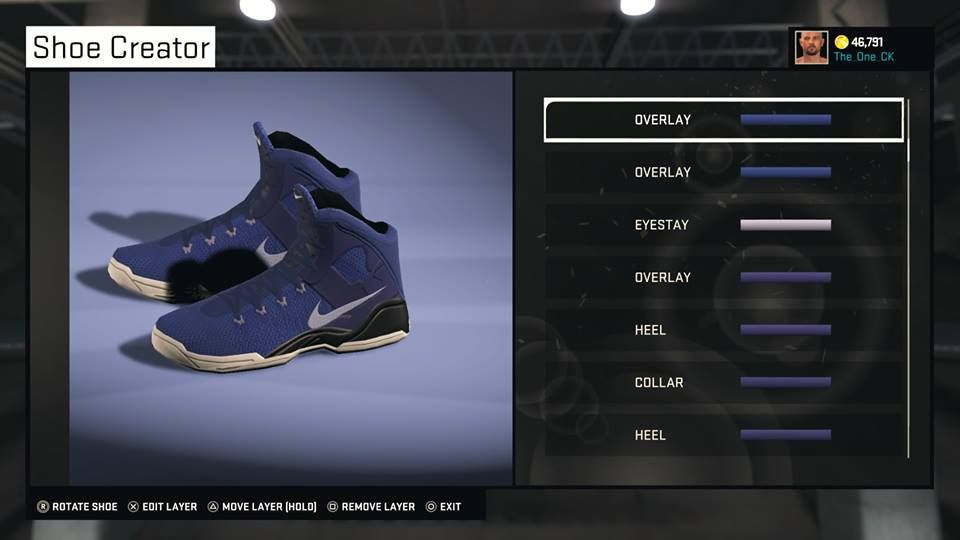Open the Collar layer entry
The width and height of the screenshot is (960, 540).
723,382
